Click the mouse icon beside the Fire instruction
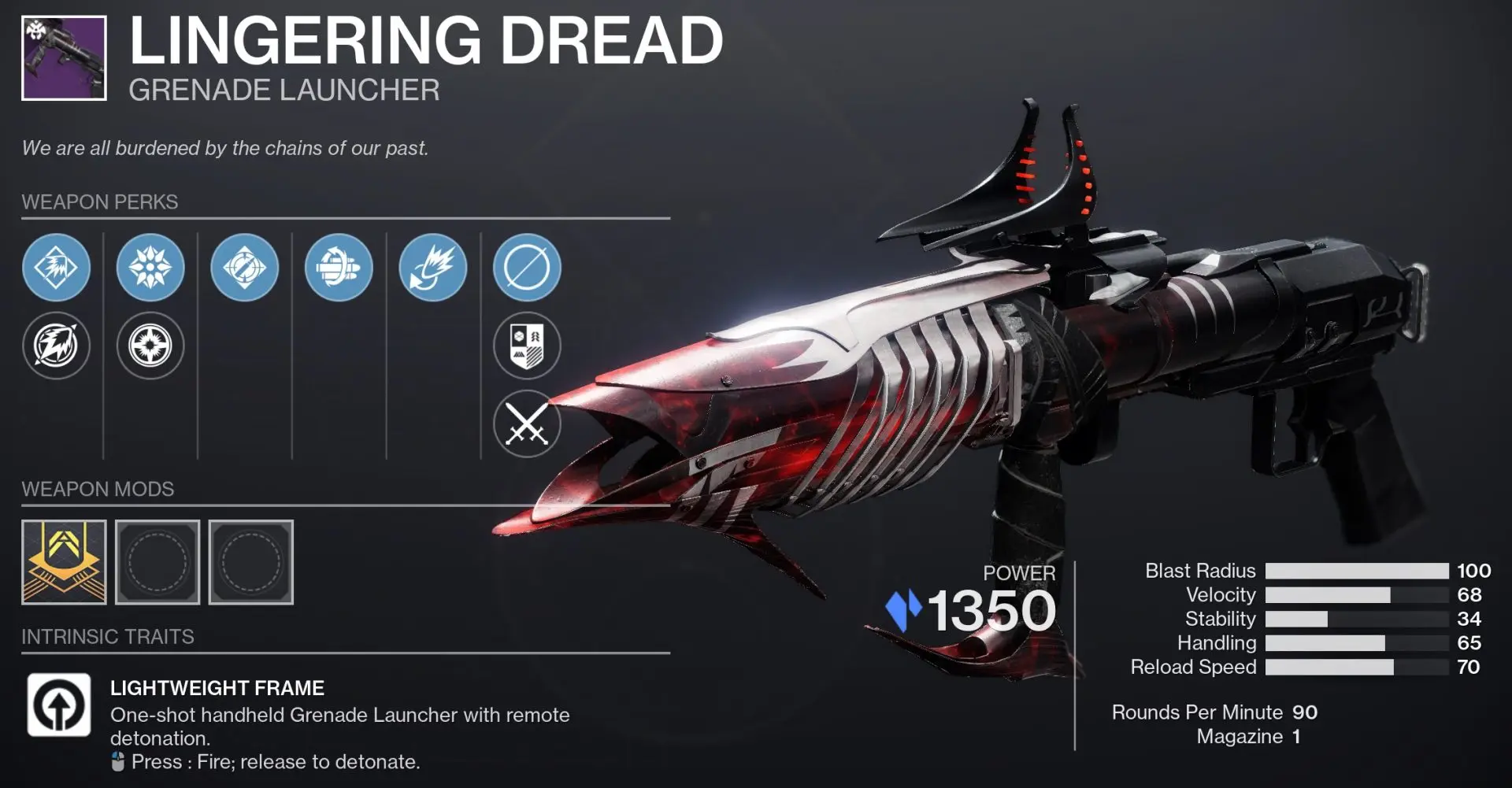Viewport: 1512px width, 788px height. point(118,761)
